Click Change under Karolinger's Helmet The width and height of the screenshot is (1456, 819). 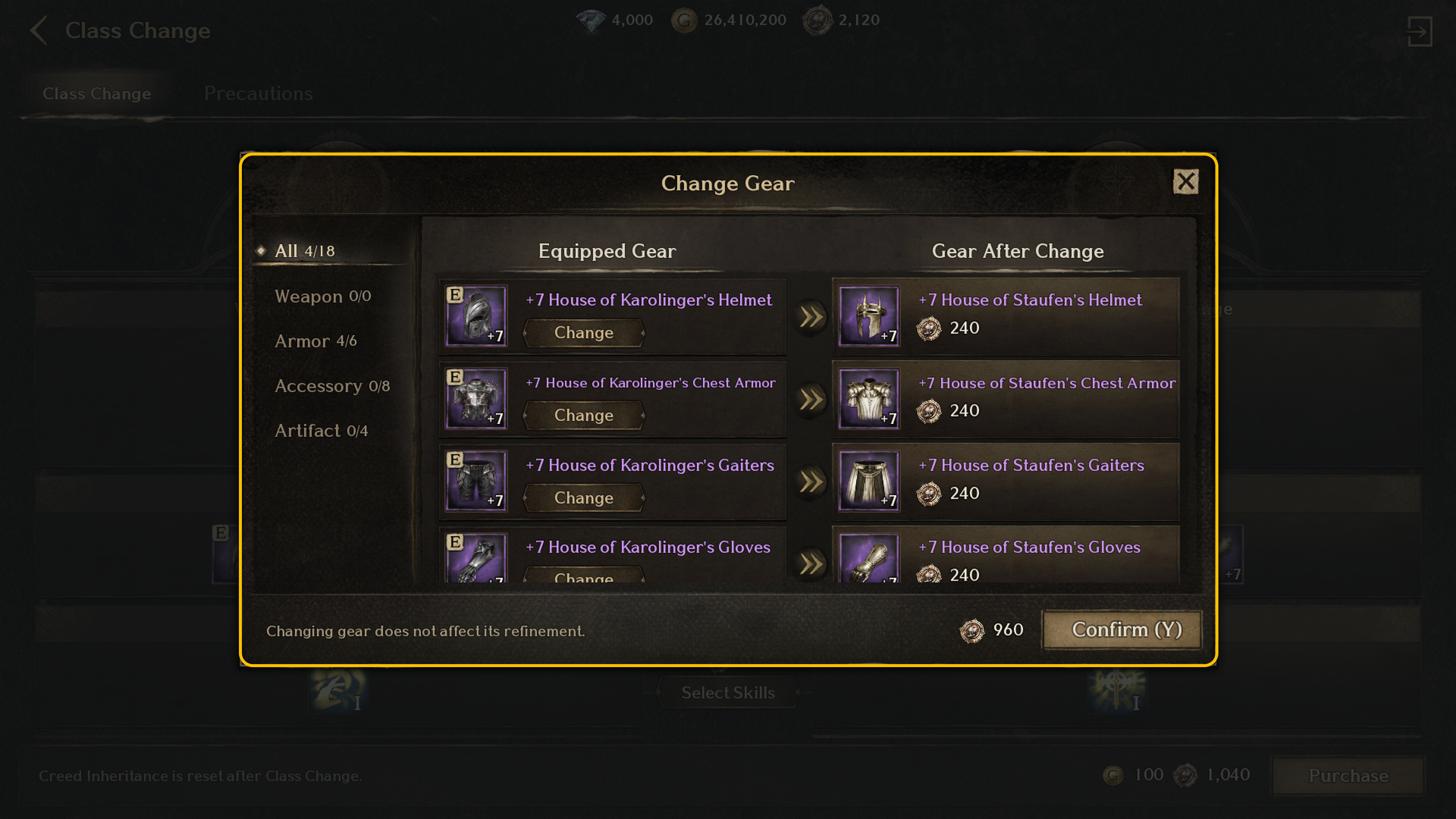(x=583, y=333)
